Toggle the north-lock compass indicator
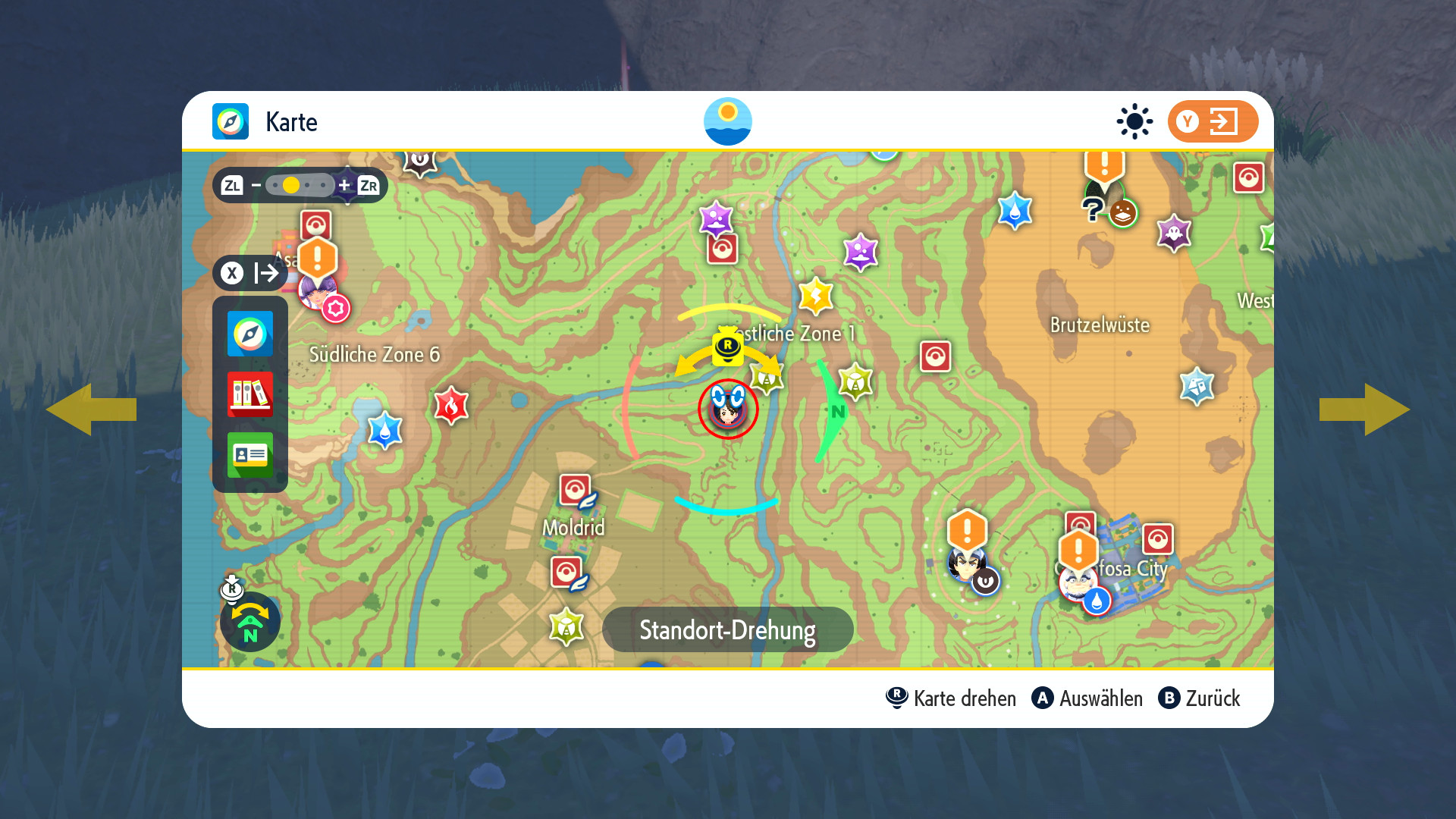The width and height of the screenshot is (1456, 819). (250, 622)
